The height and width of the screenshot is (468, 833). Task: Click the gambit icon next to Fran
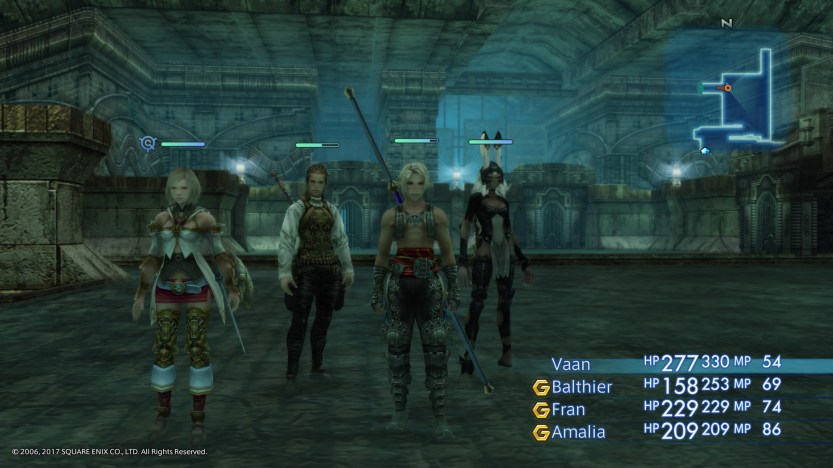(x=541, y=410)
